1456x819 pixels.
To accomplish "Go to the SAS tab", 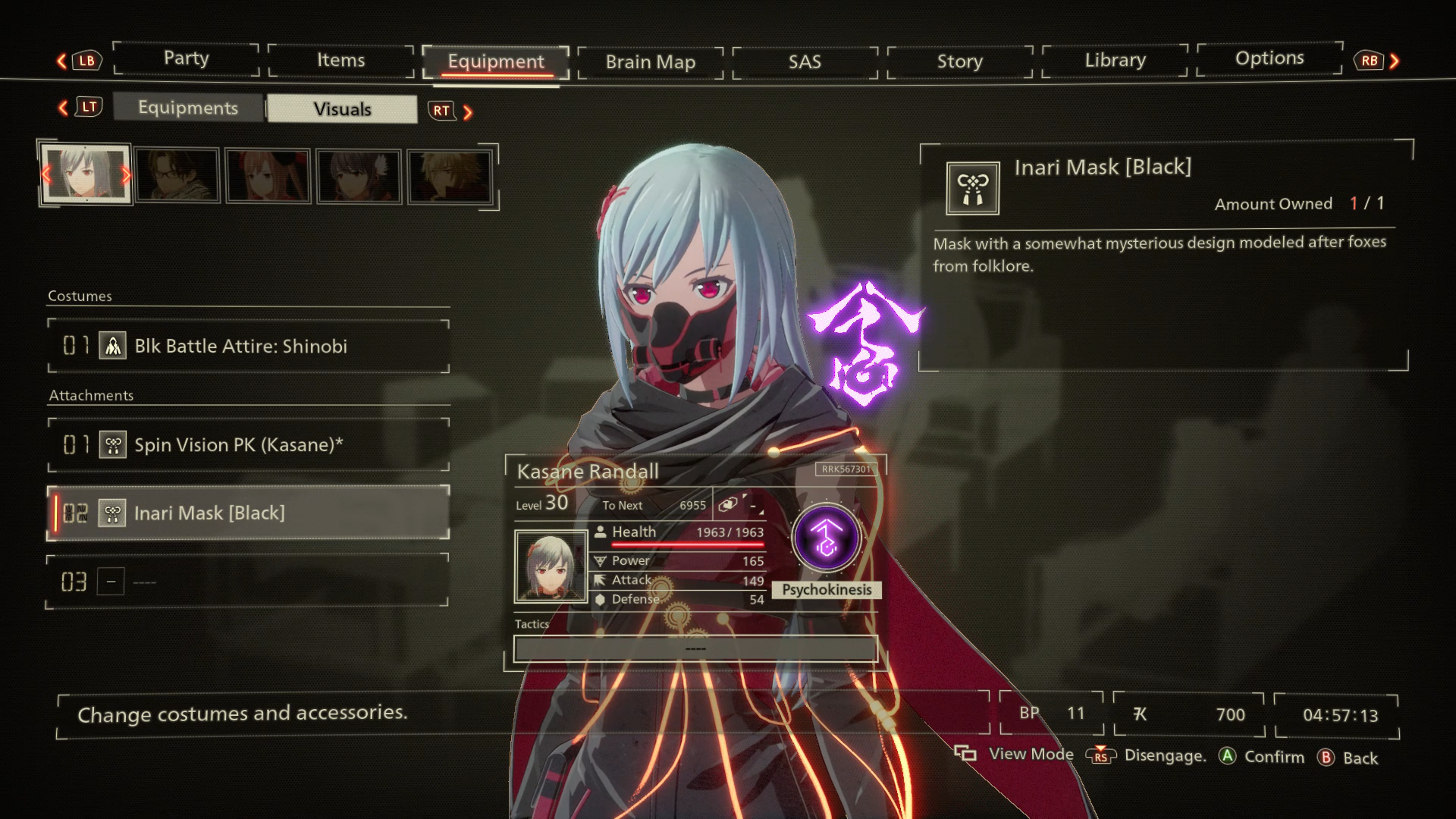I will coord(805,62).
